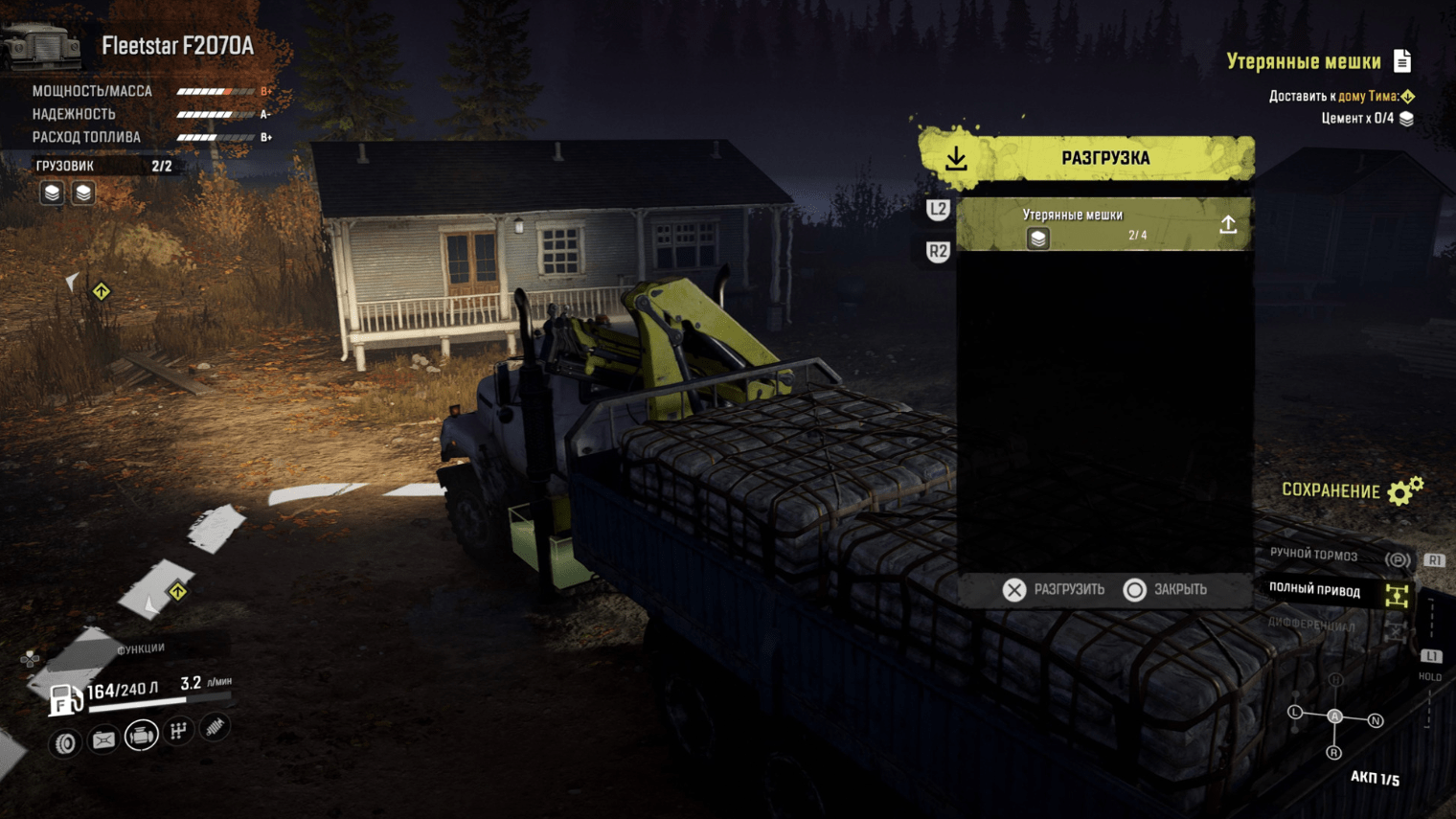
Task: Select the Утерянные мешки cargo row
Action: pyautogui.click(x=1104, y=225)
